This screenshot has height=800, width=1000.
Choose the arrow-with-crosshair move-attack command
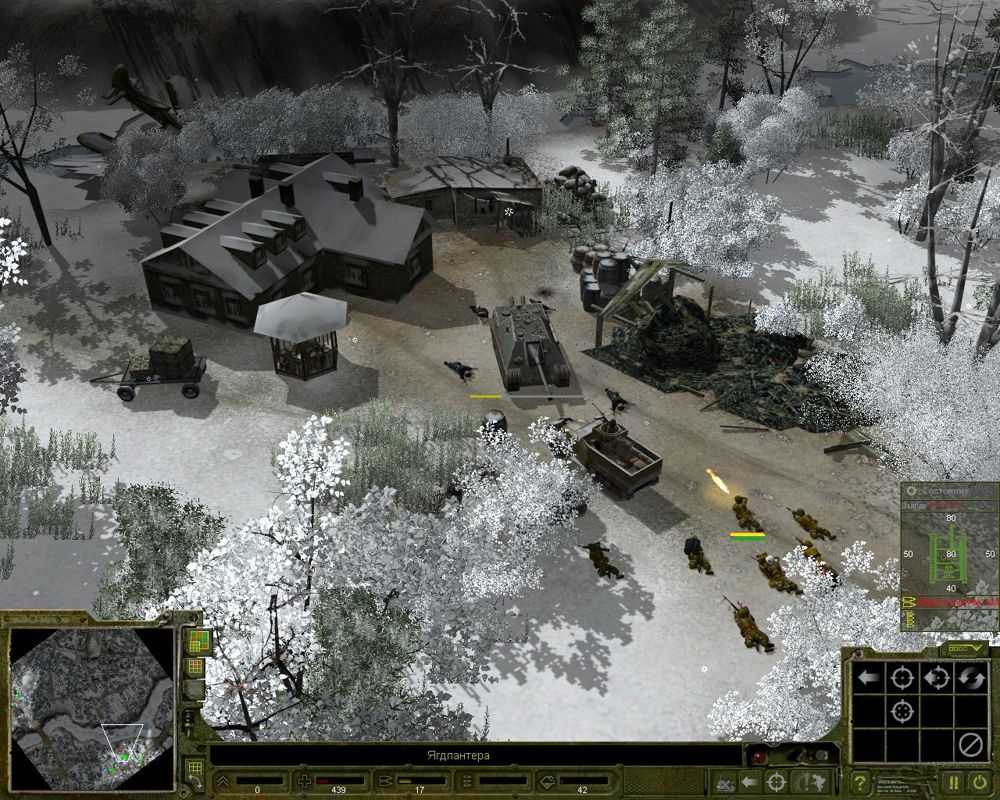pos(935,679)
